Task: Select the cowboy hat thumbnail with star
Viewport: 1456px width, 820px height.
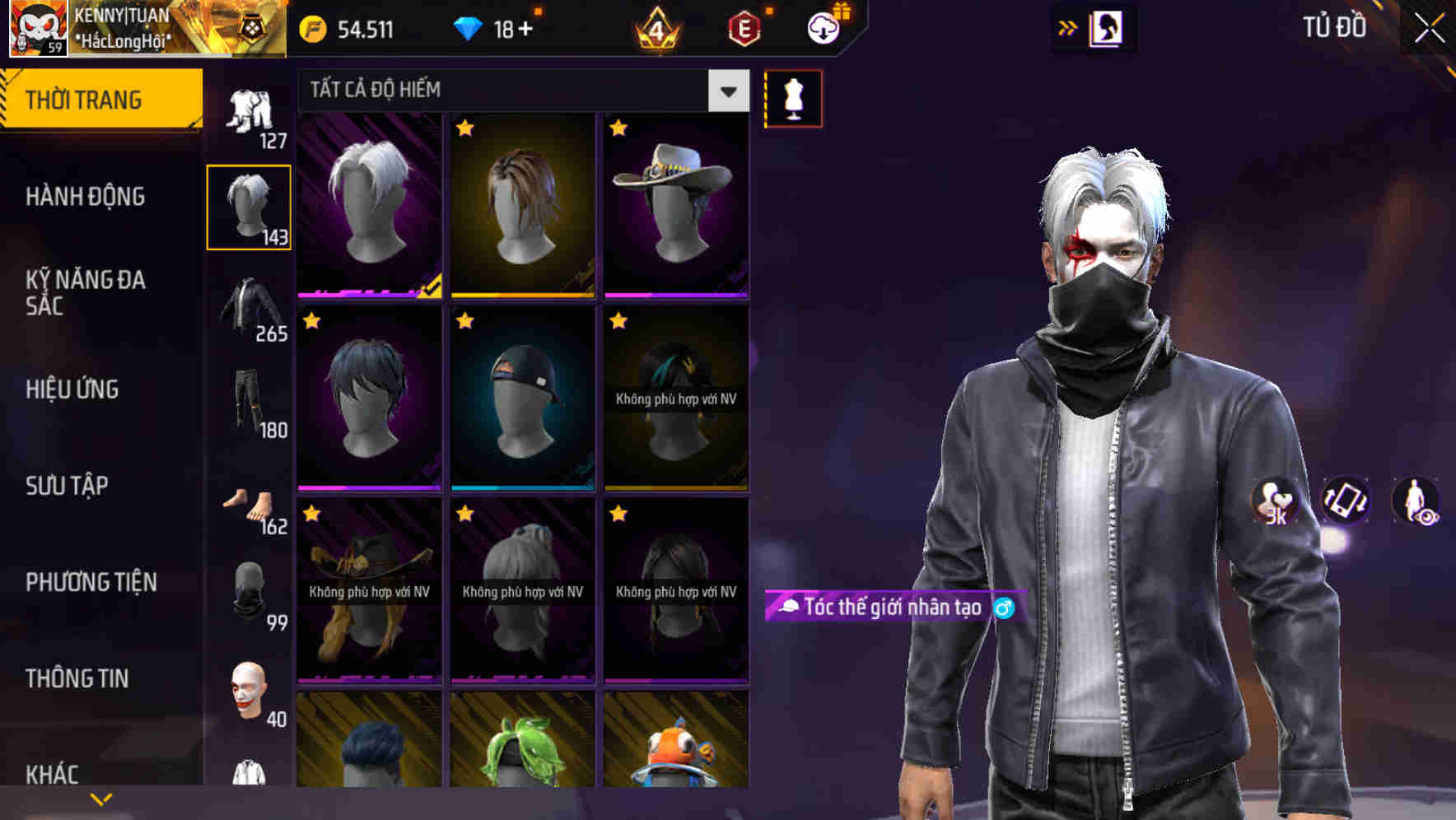Action: pyautogui.click(x=675, y=207)
